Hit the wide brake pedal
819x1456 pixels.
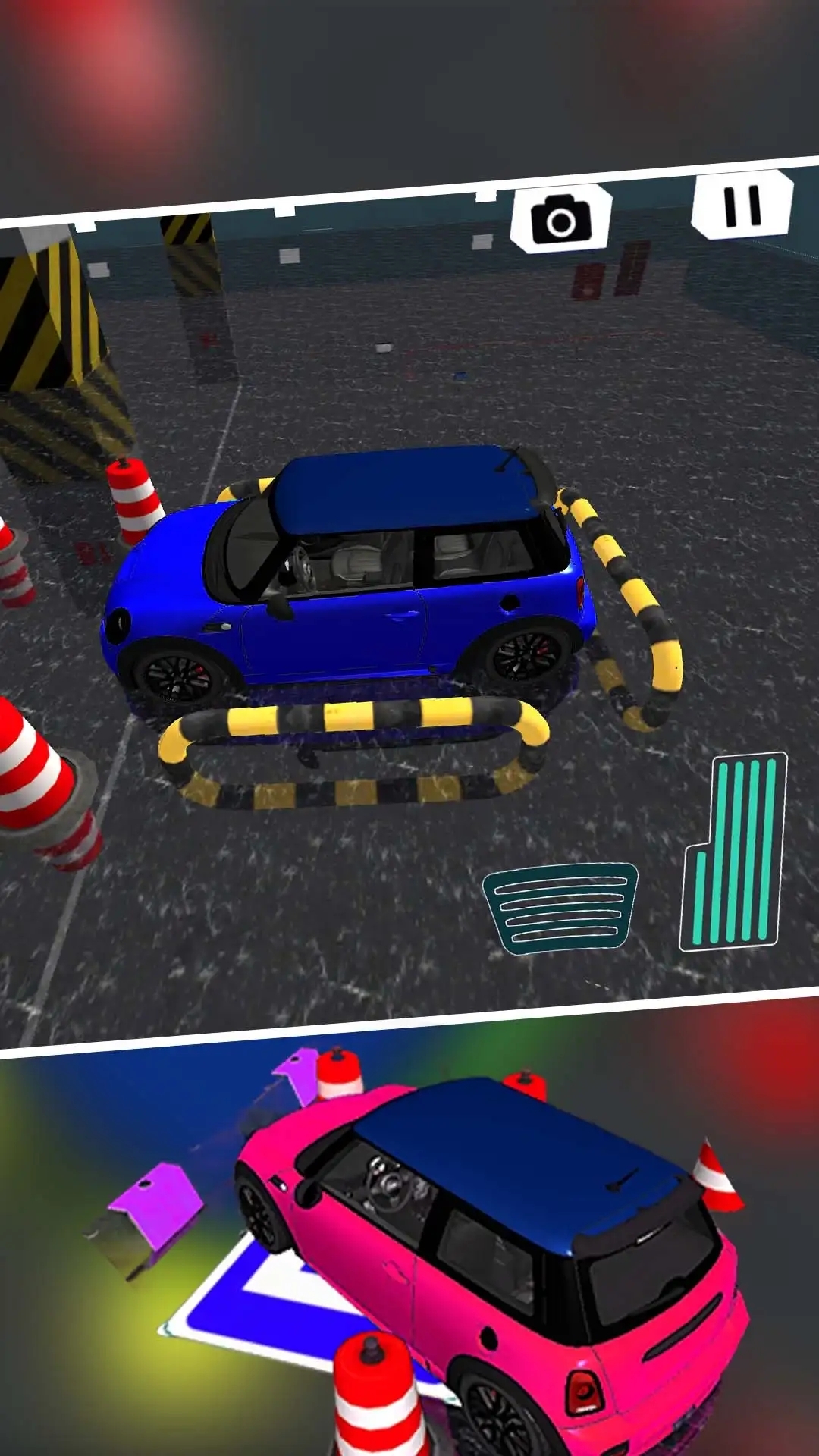tap(560, 908)
